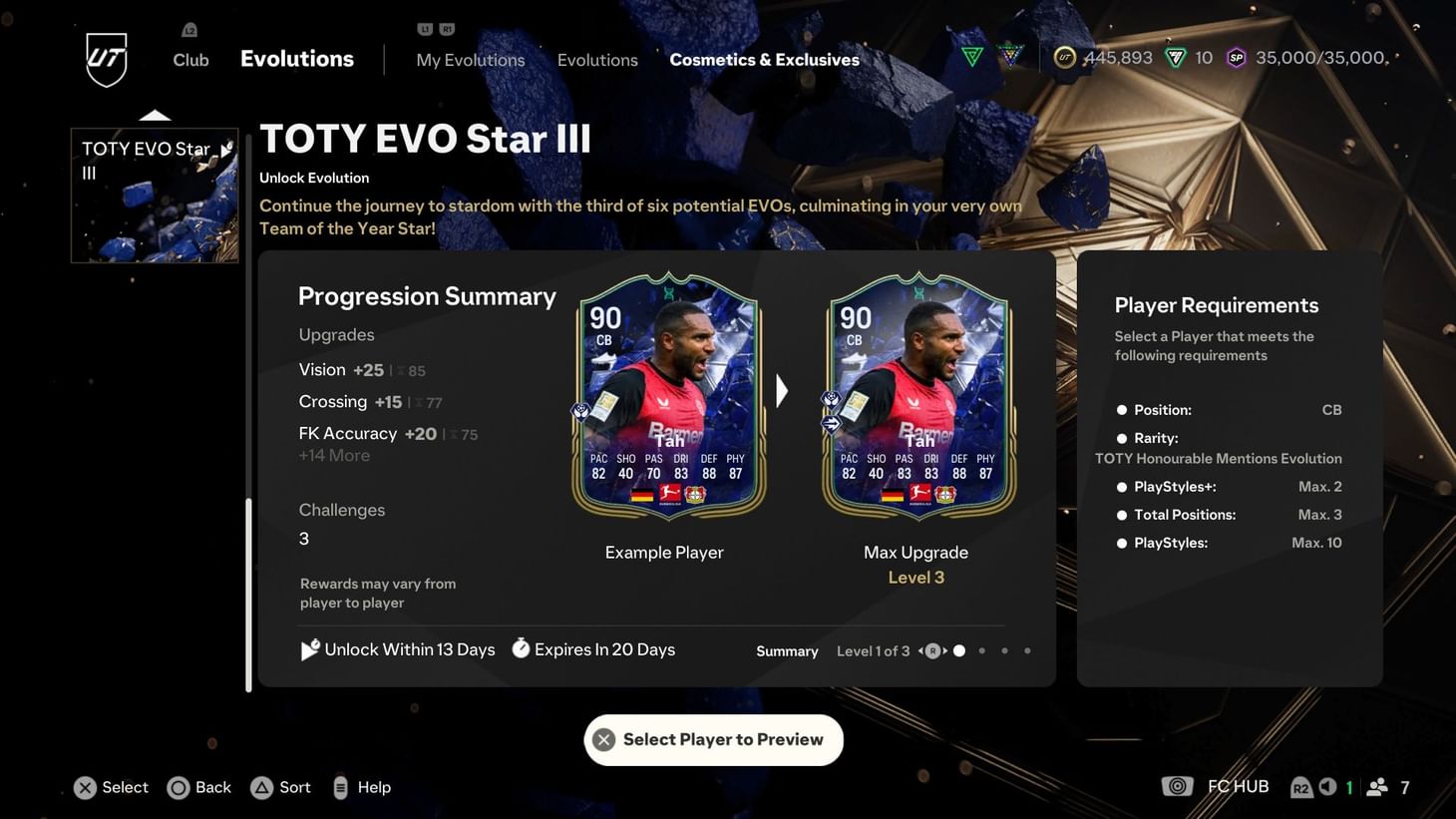Viewport: 1456px width, 819px height.
Task: Select the Level 3 page dot
Action: [x=1027, y=649]
